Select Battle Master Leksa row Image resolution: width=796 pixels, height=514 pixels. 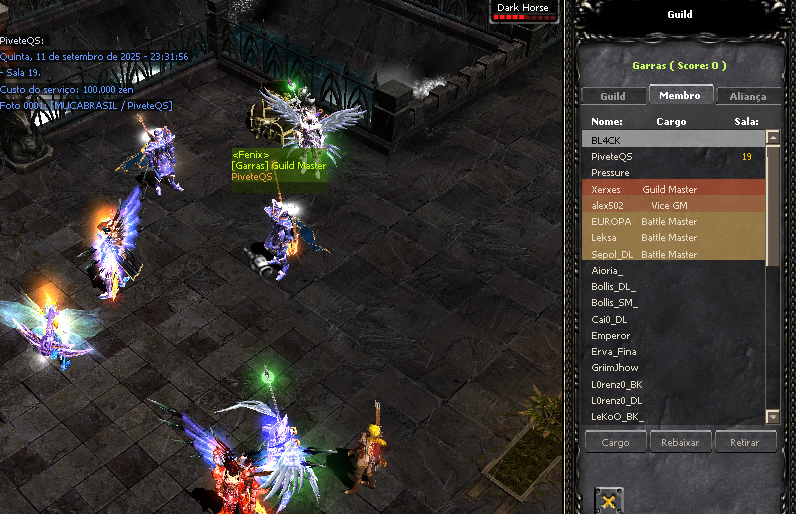pos(671,238)
